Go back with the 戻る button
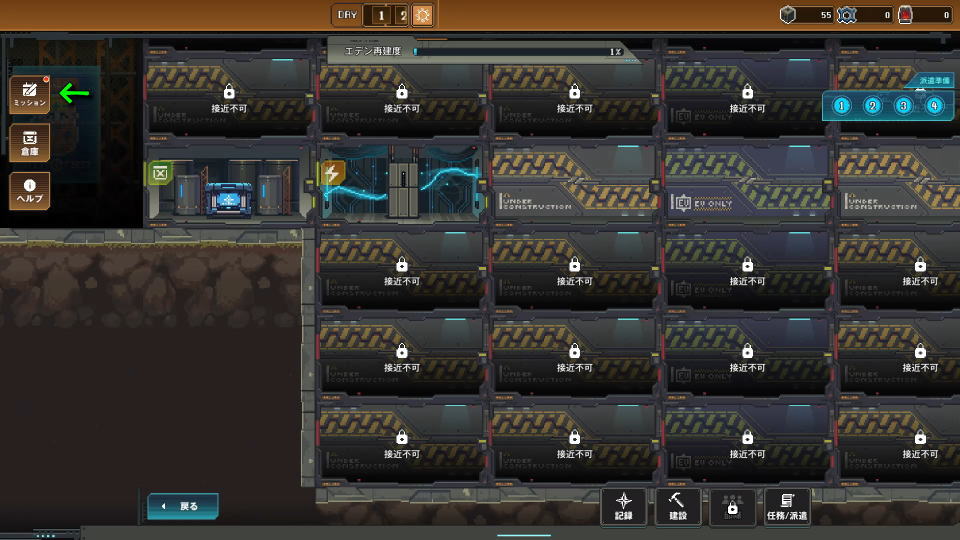The width and height of the screenshot is (960, 540). (x=183, y=506)
